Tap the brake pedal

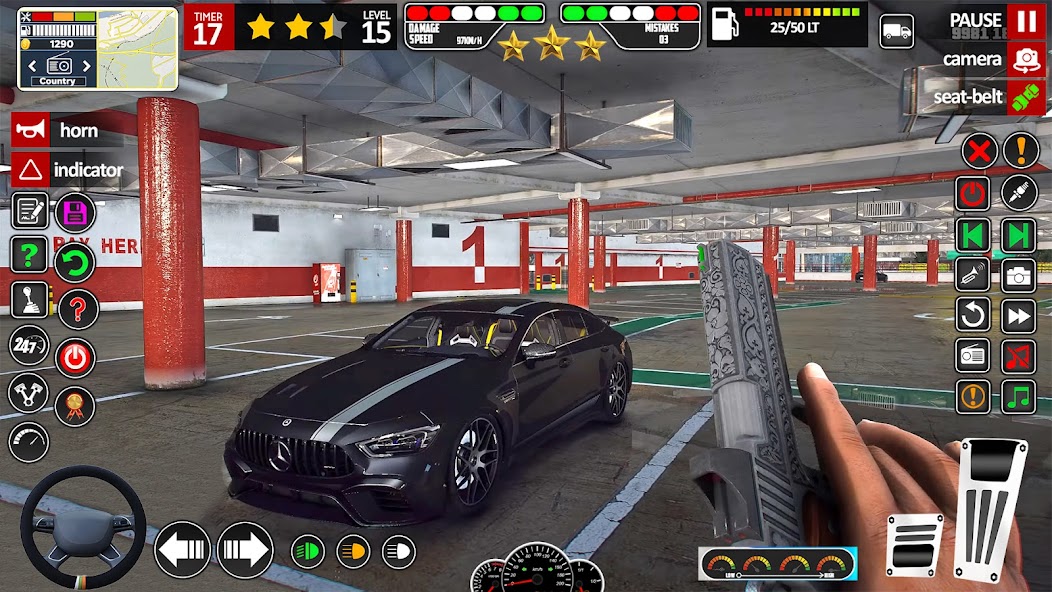tap(915, 545)
